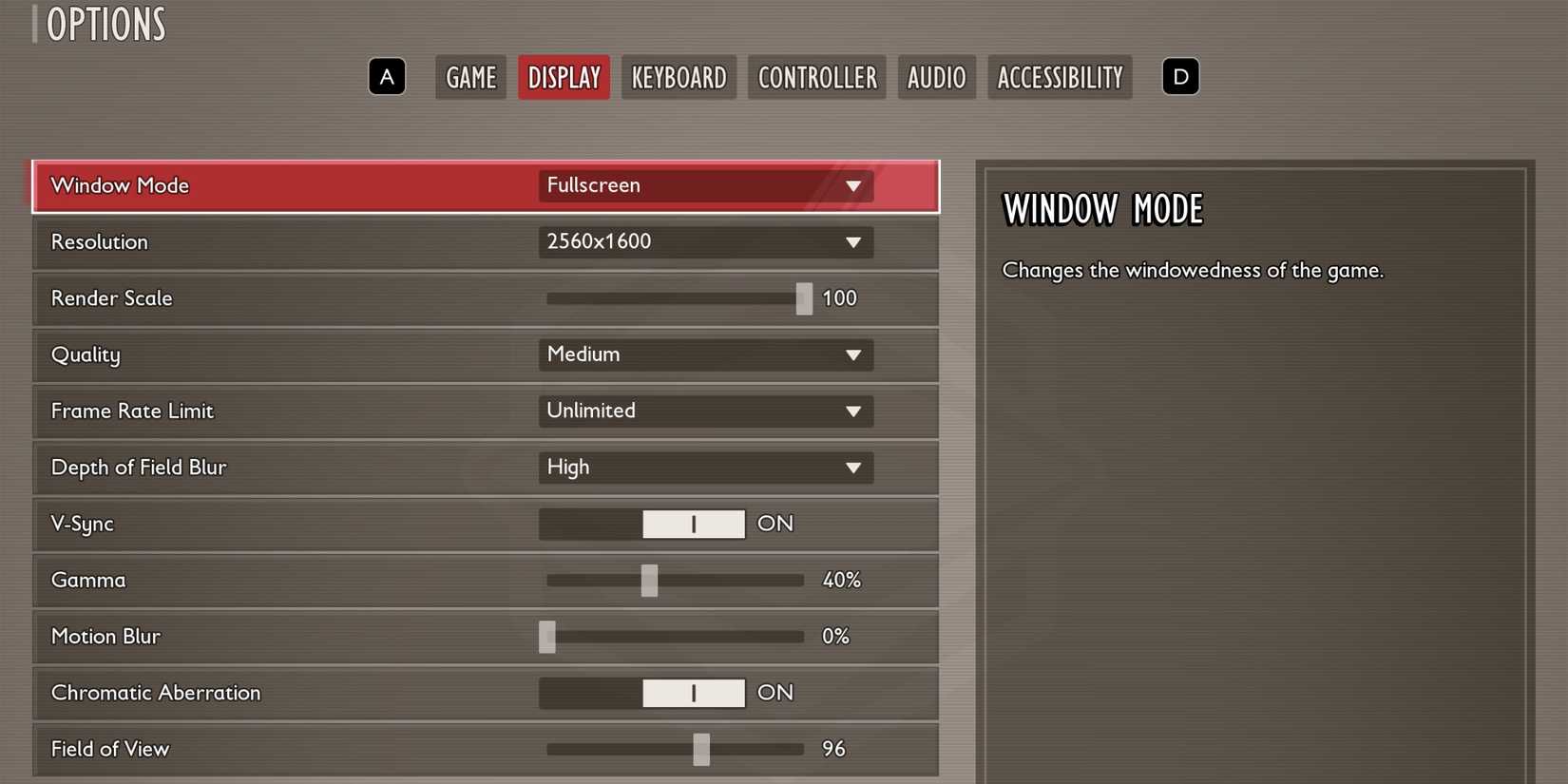
Task: Disable Chromatic Aberration
Action: [x=695, y=693]
